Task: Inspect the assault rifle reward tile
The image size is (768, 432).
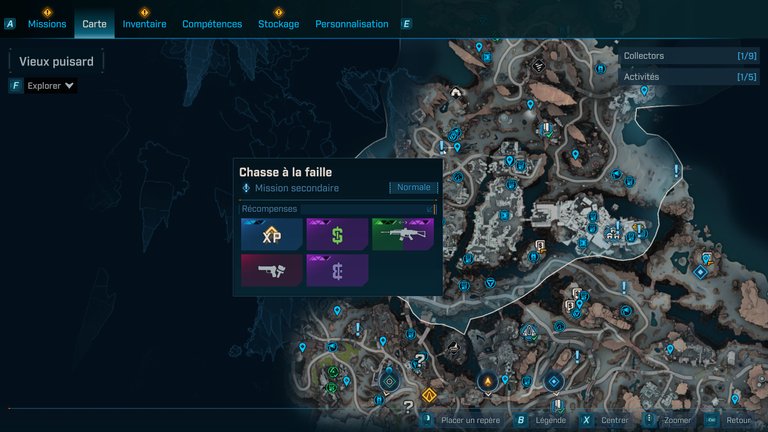Action: pos(402,235)
